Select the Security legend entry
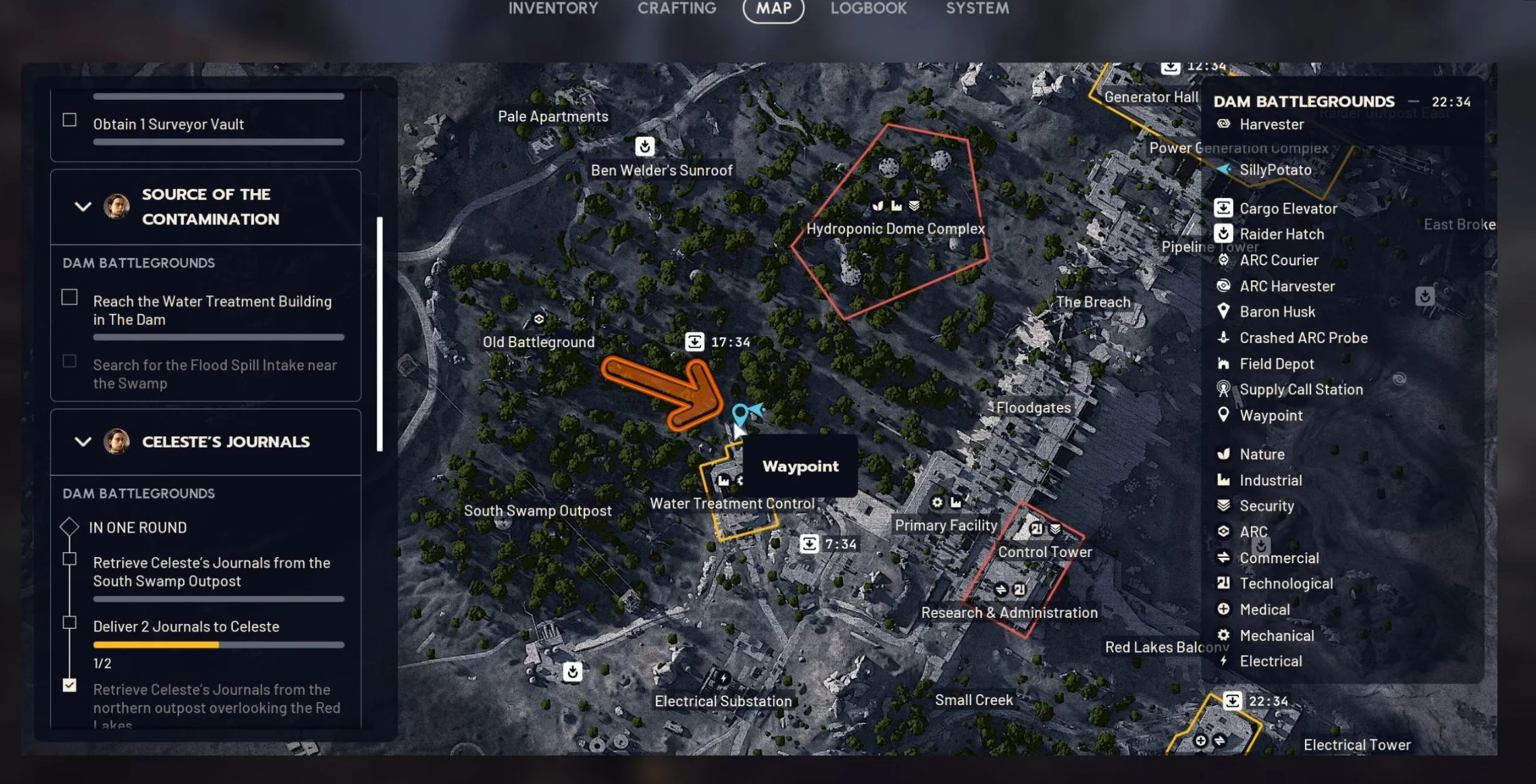 pyautogui.click(x=1266, y=506)
